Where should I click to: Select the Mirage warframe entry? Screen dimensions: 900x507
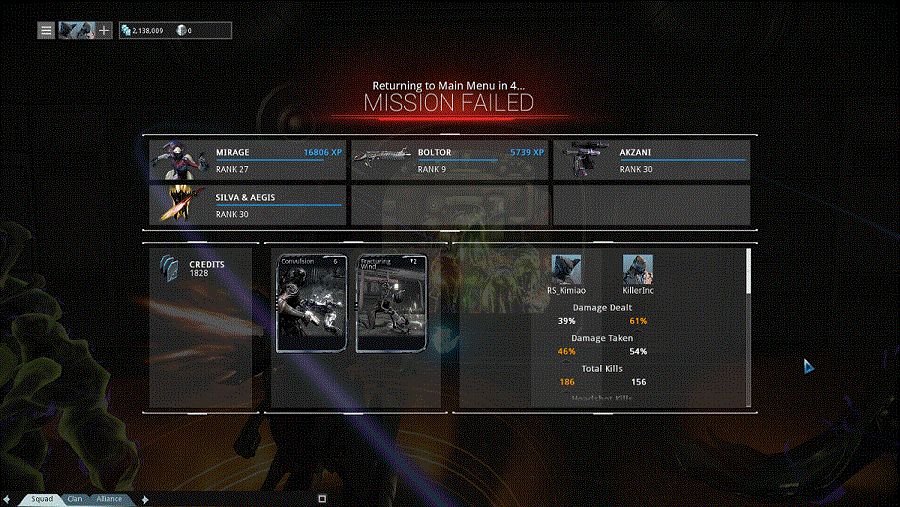coord(248,160)
